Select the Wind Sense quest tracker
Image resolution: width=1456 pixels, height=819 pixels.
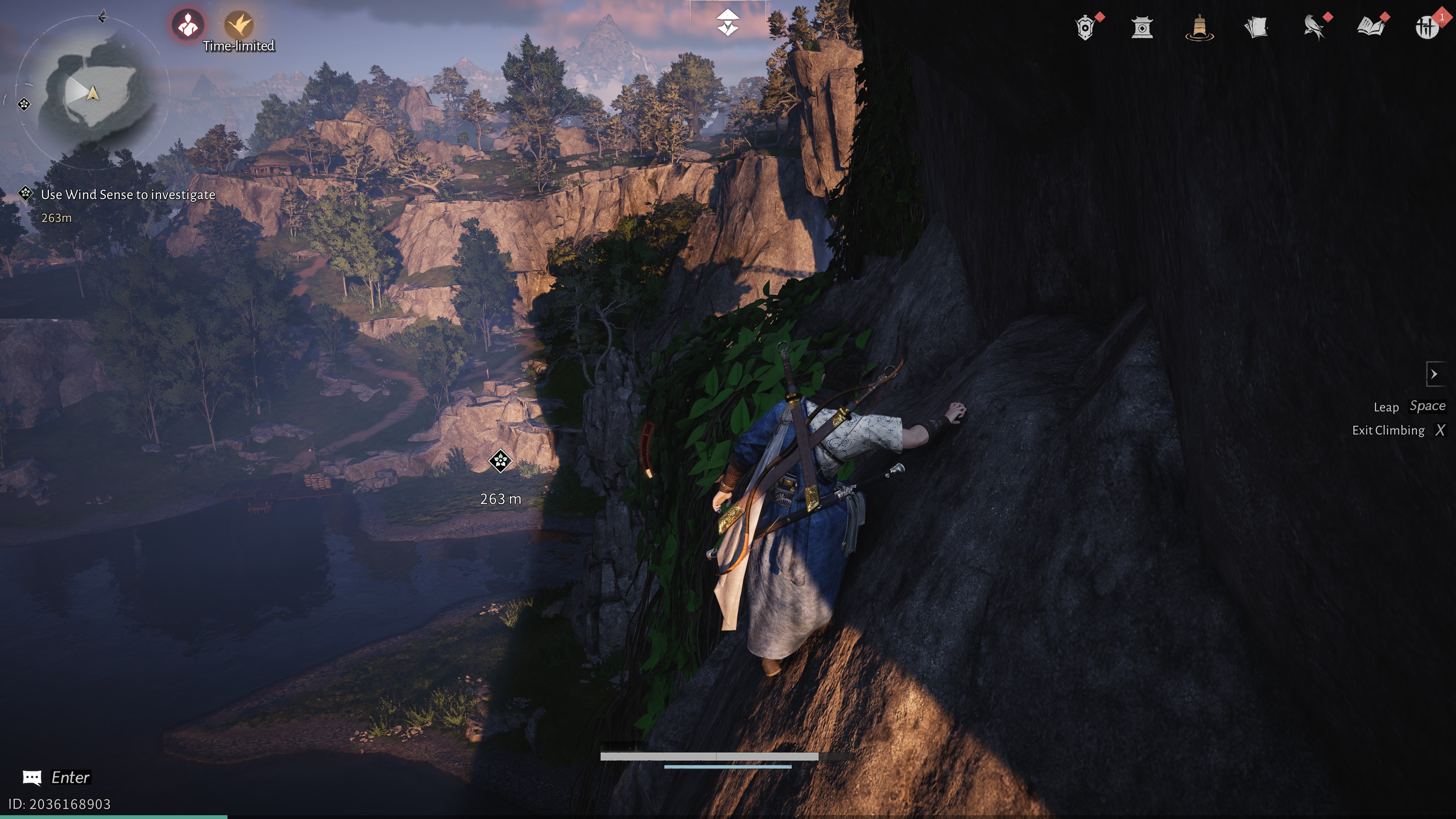128,195
